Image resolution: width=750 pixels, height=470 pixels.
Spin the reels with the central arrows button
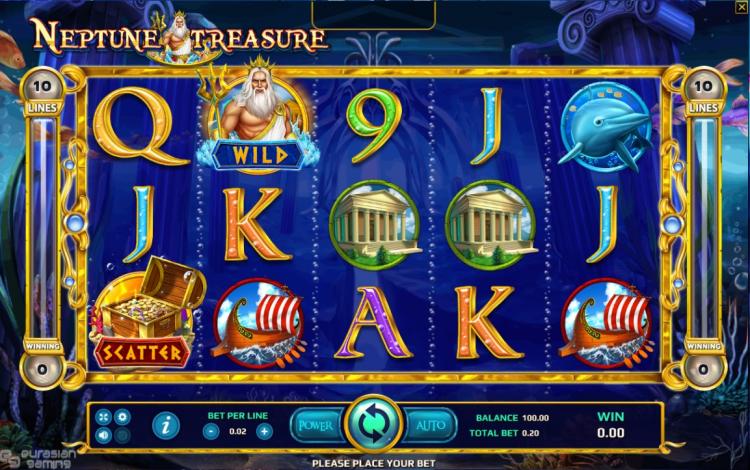point(372,424)
